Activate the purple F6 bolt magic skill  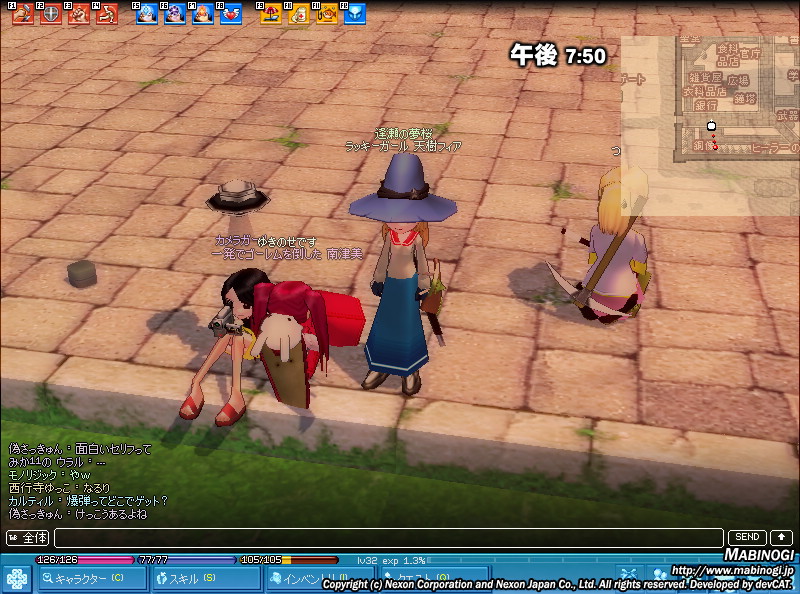coord(175,14)
